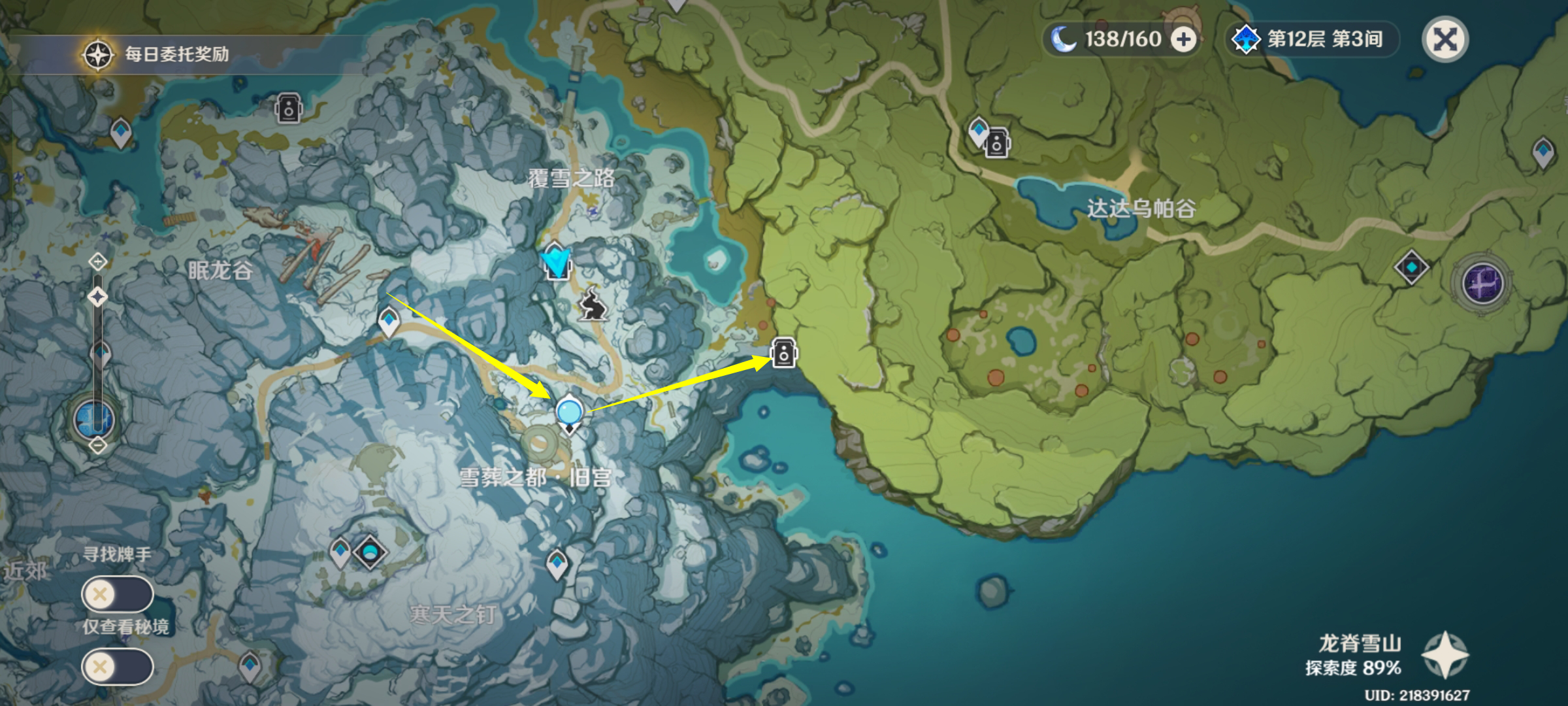Toggle the 寻找牌手 switch

tap(117, 594)
